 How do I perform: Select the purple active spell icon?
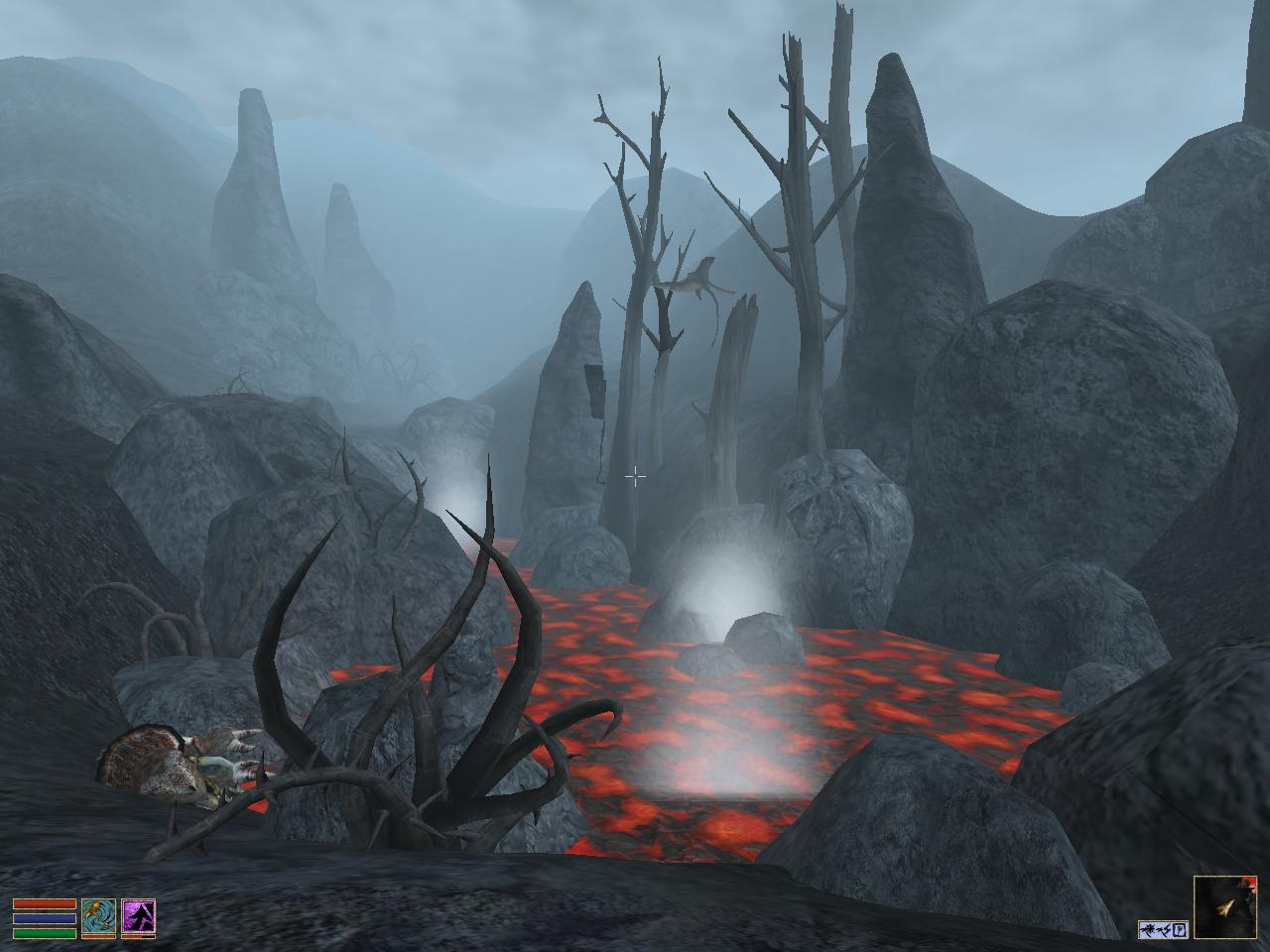(x=138, y=917)
